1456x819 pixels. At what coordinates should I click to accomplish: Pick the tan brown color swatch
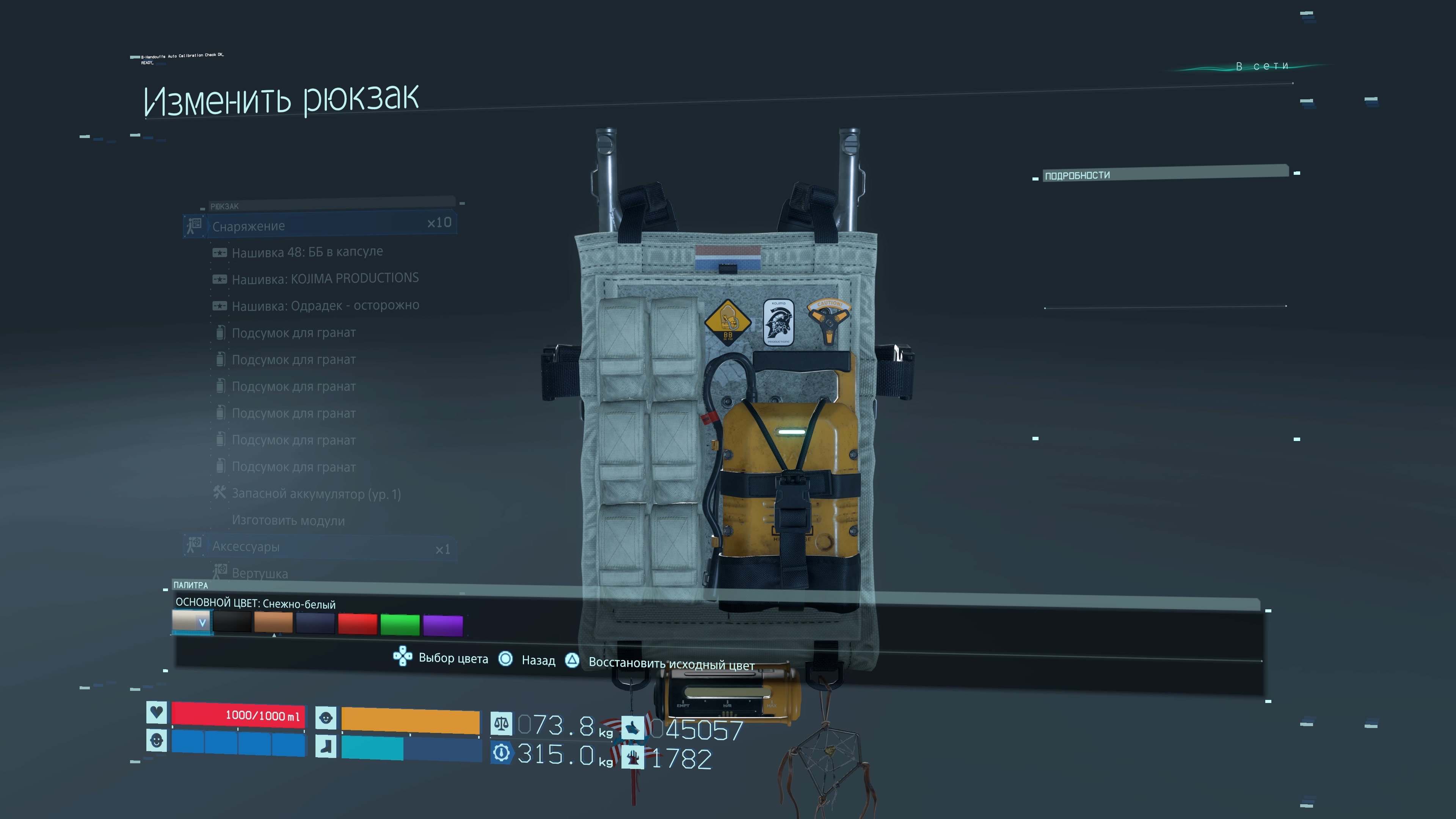coord(273,623)
